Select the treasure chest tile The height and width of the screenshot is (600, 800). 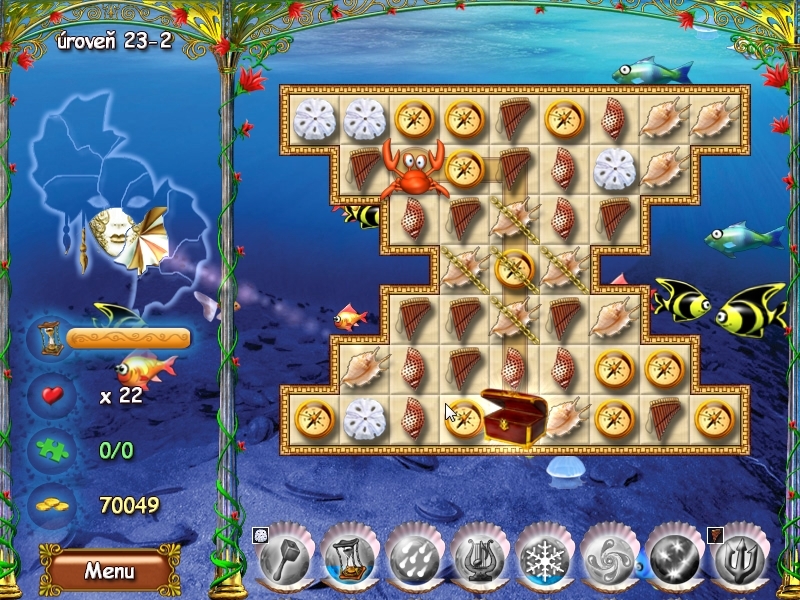click(x=514, y=416)
